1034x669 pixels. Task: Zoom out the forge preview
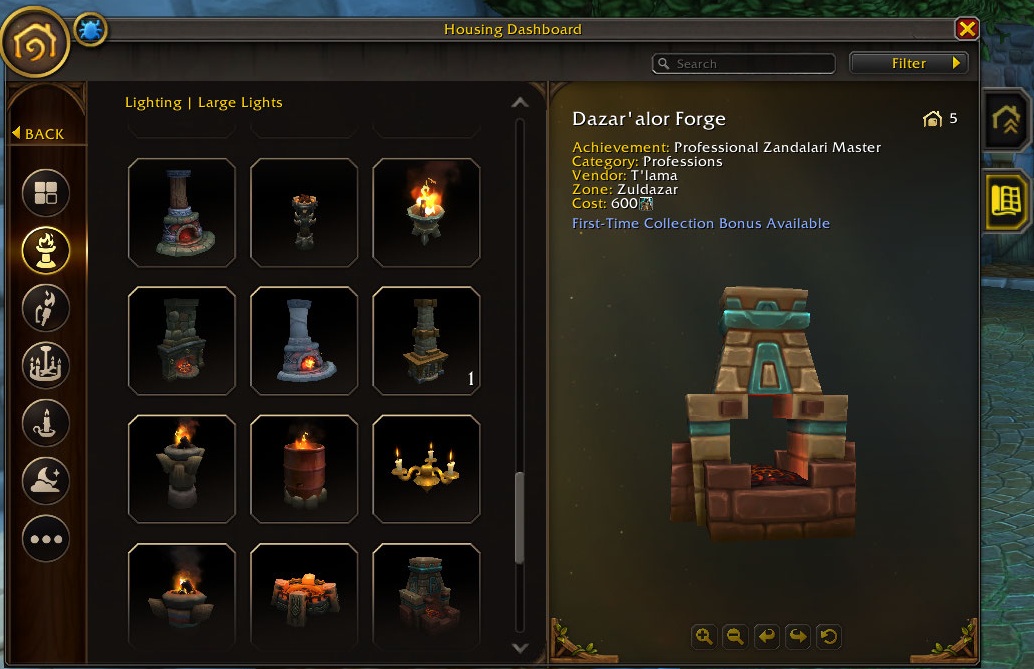[x=735, y=635]
